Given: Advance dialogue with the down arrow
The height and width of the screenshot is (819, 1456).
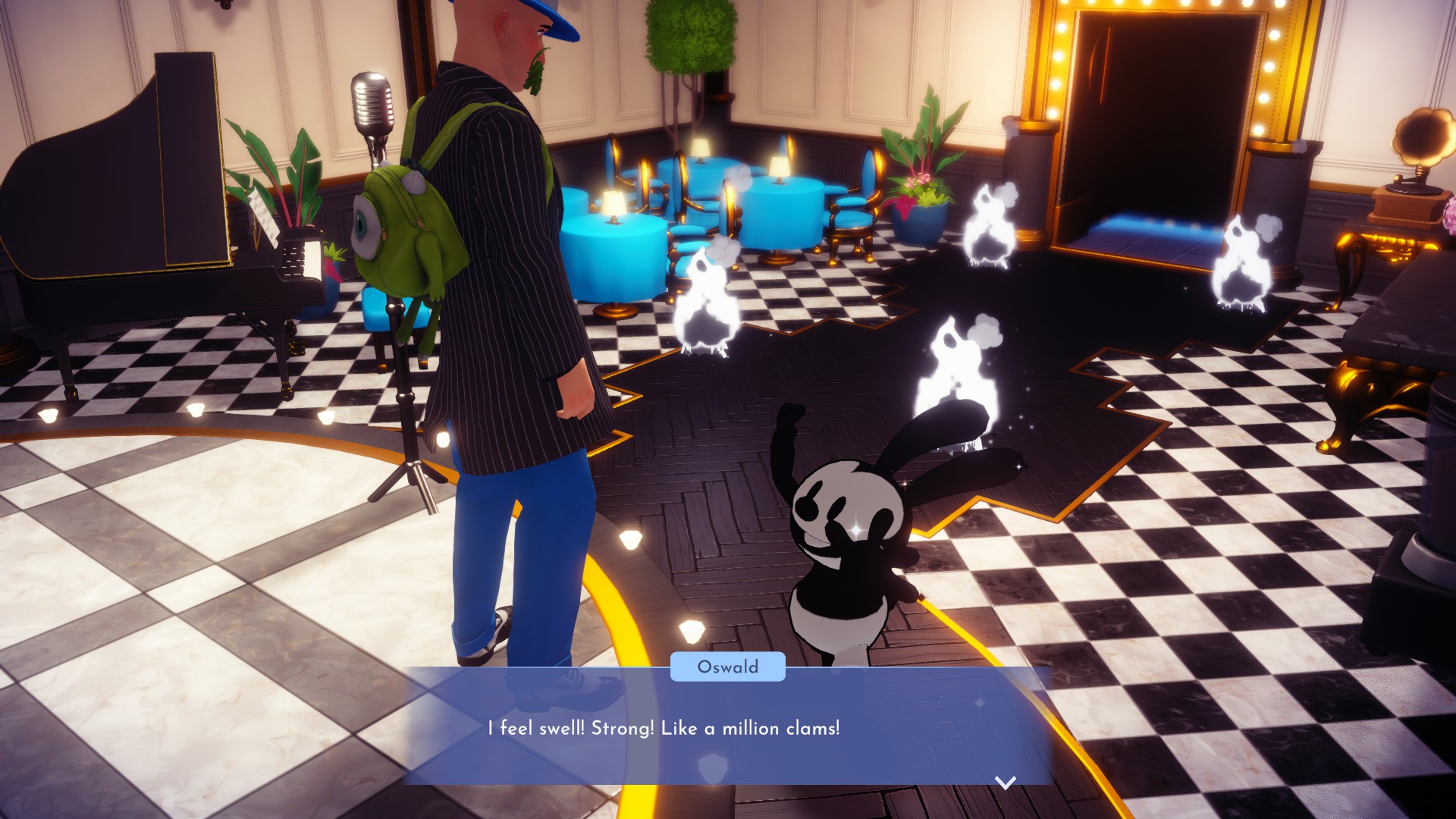Looking at the screenshot, I should point(1005,782).
